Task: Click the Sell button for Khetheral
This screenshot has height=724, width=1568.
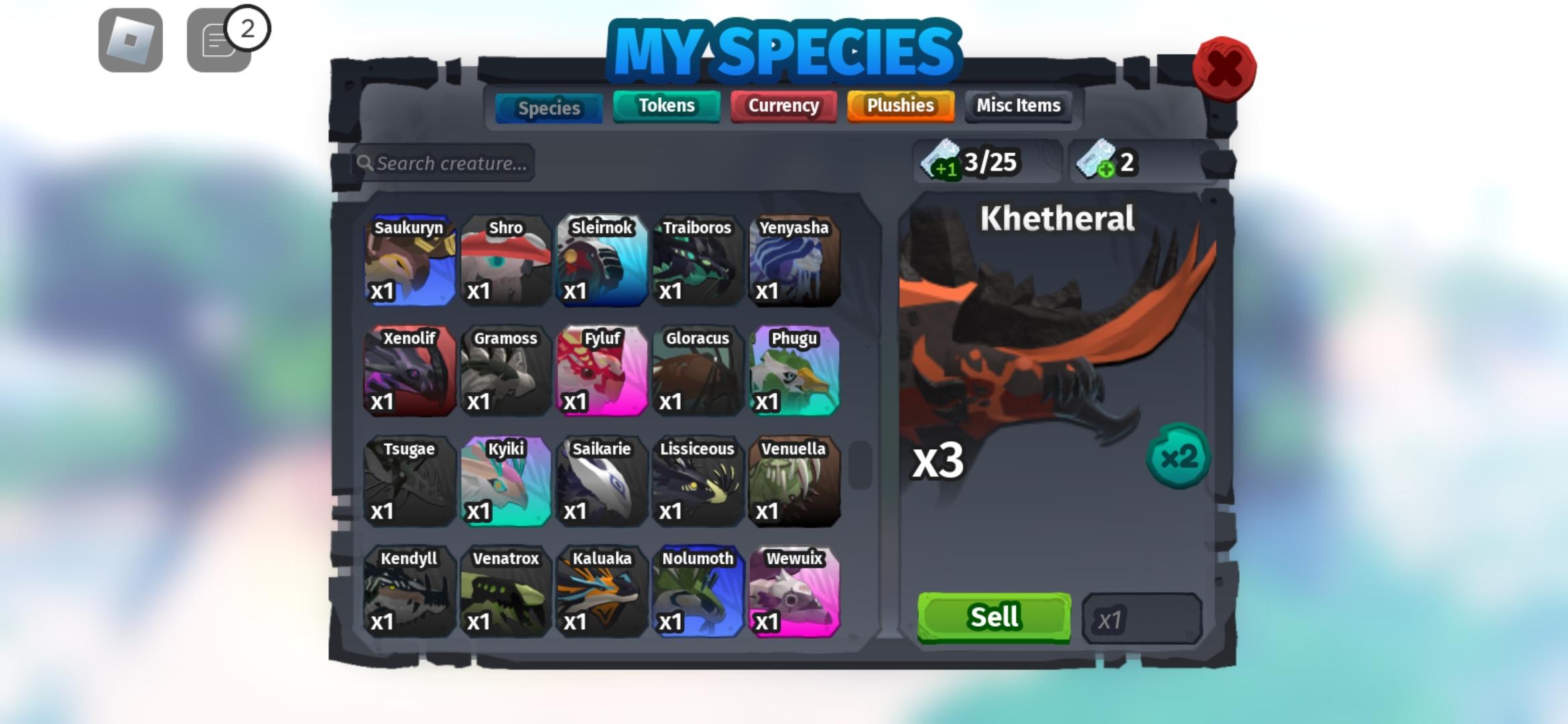Action: [992, 617]
